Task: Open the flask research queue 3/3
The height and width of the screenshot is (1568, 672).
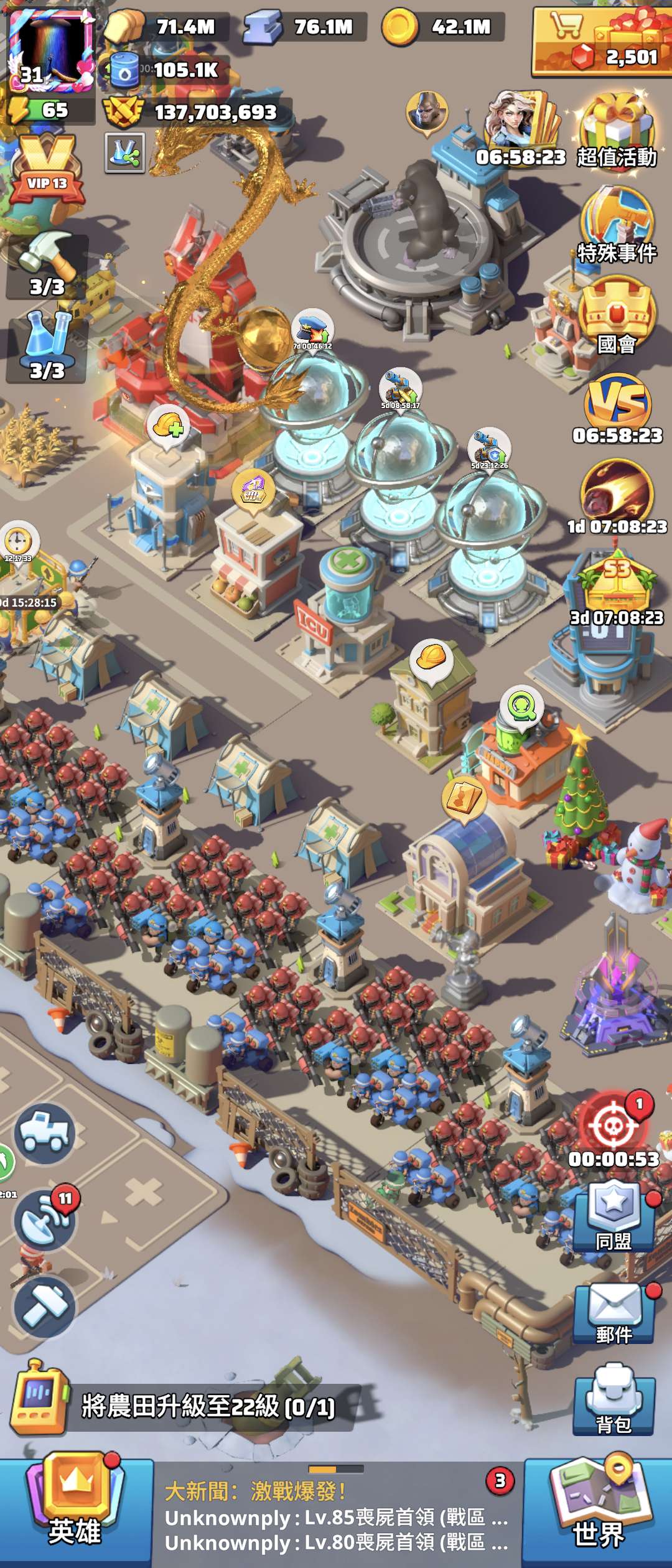Action: pos(47,348)
